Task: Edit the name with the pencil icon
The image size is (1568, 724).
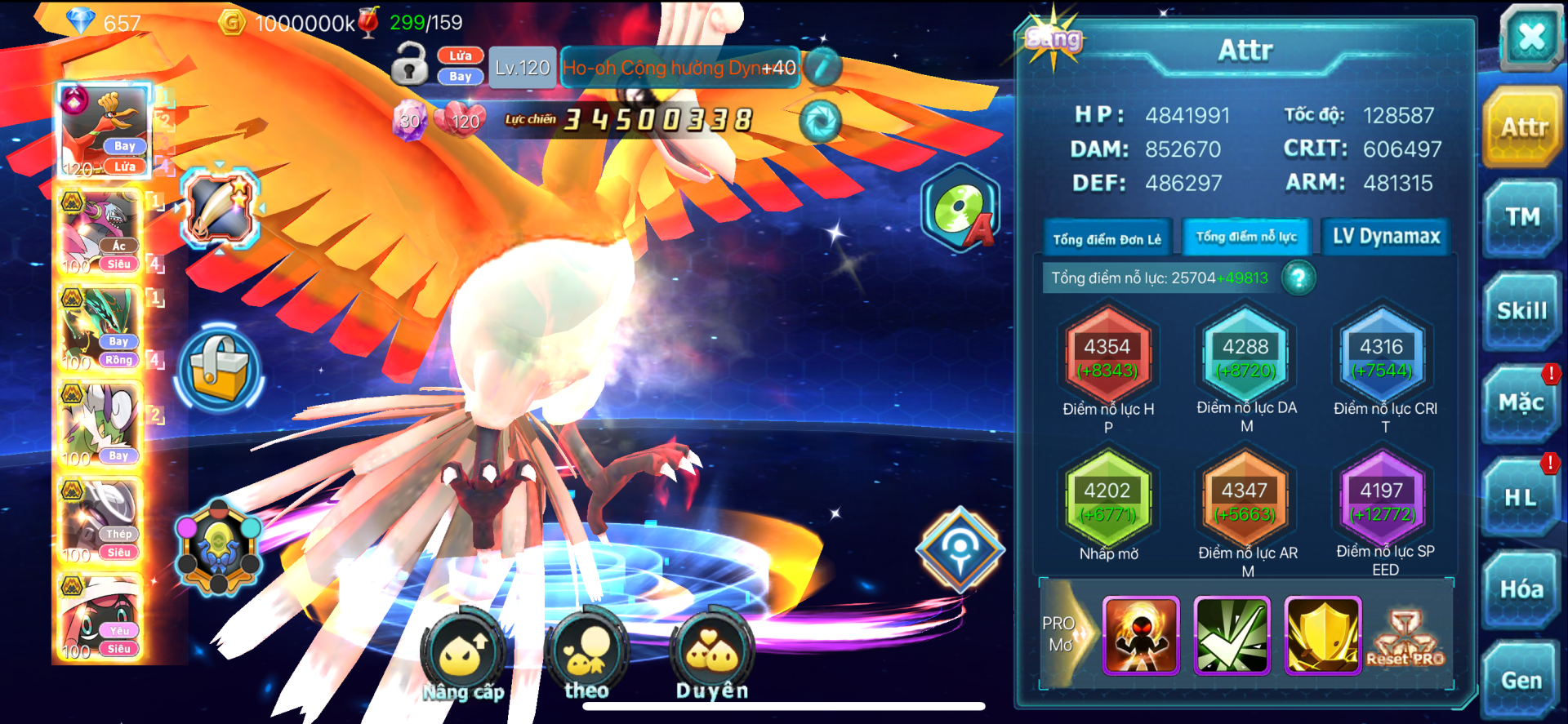Action: (823, 67)
